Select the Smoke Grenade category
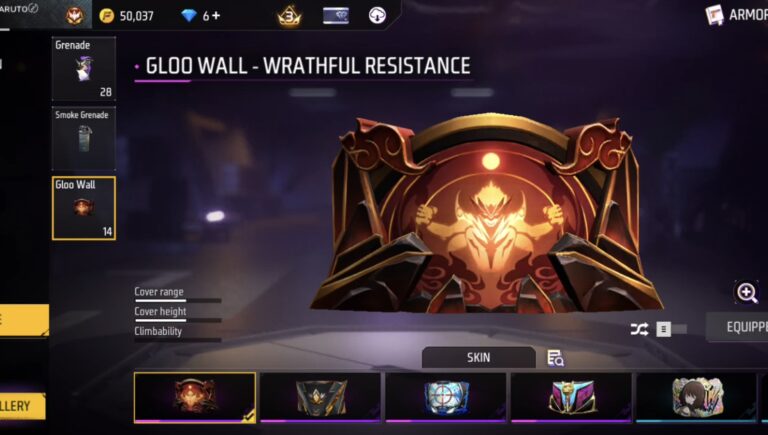Viewport: 768px width, 435px height. 83,136
